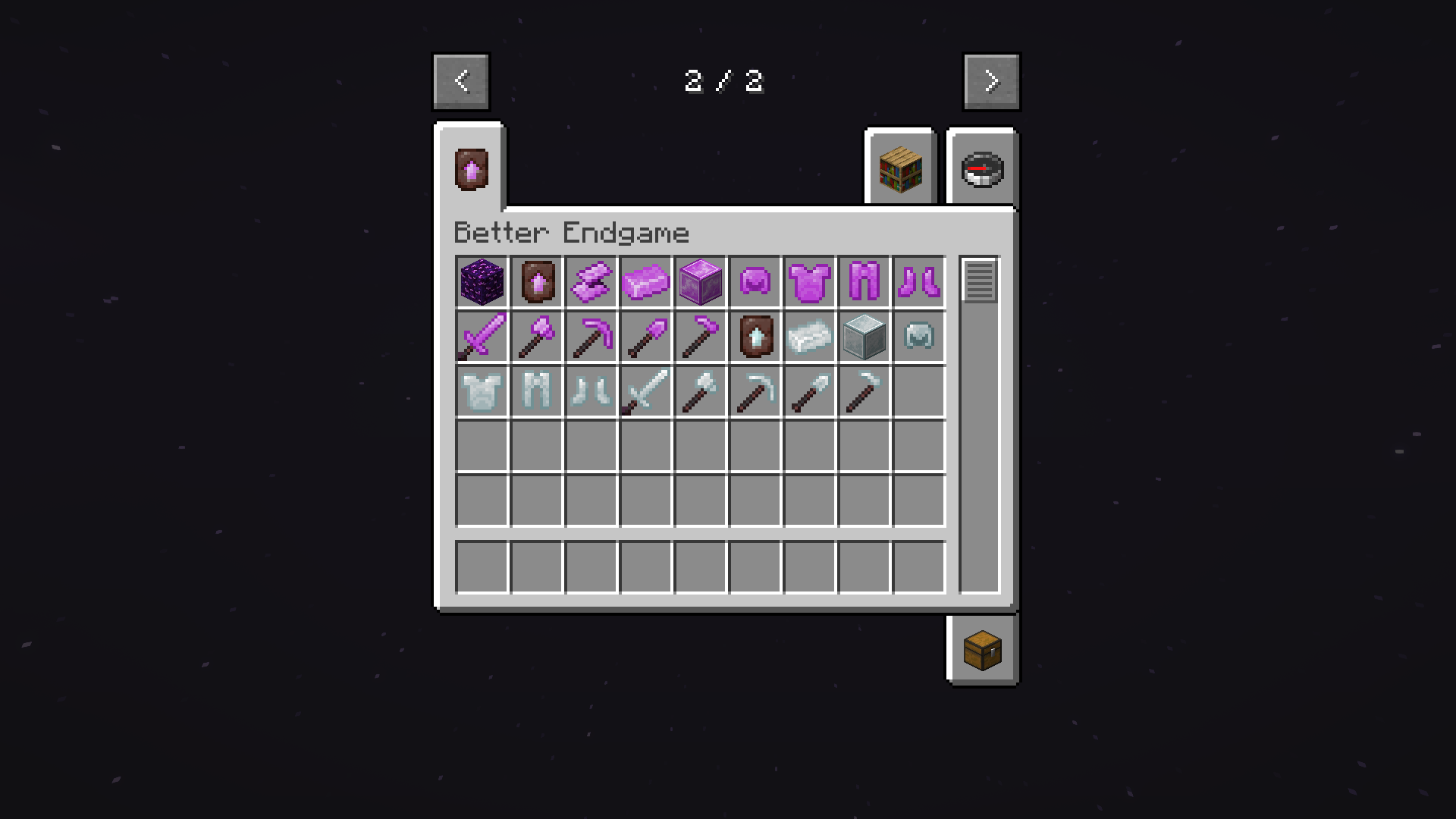The image size is (1456, 819).
Task: Select the amethyst upgrade smithing template
Action: point(537,282)
